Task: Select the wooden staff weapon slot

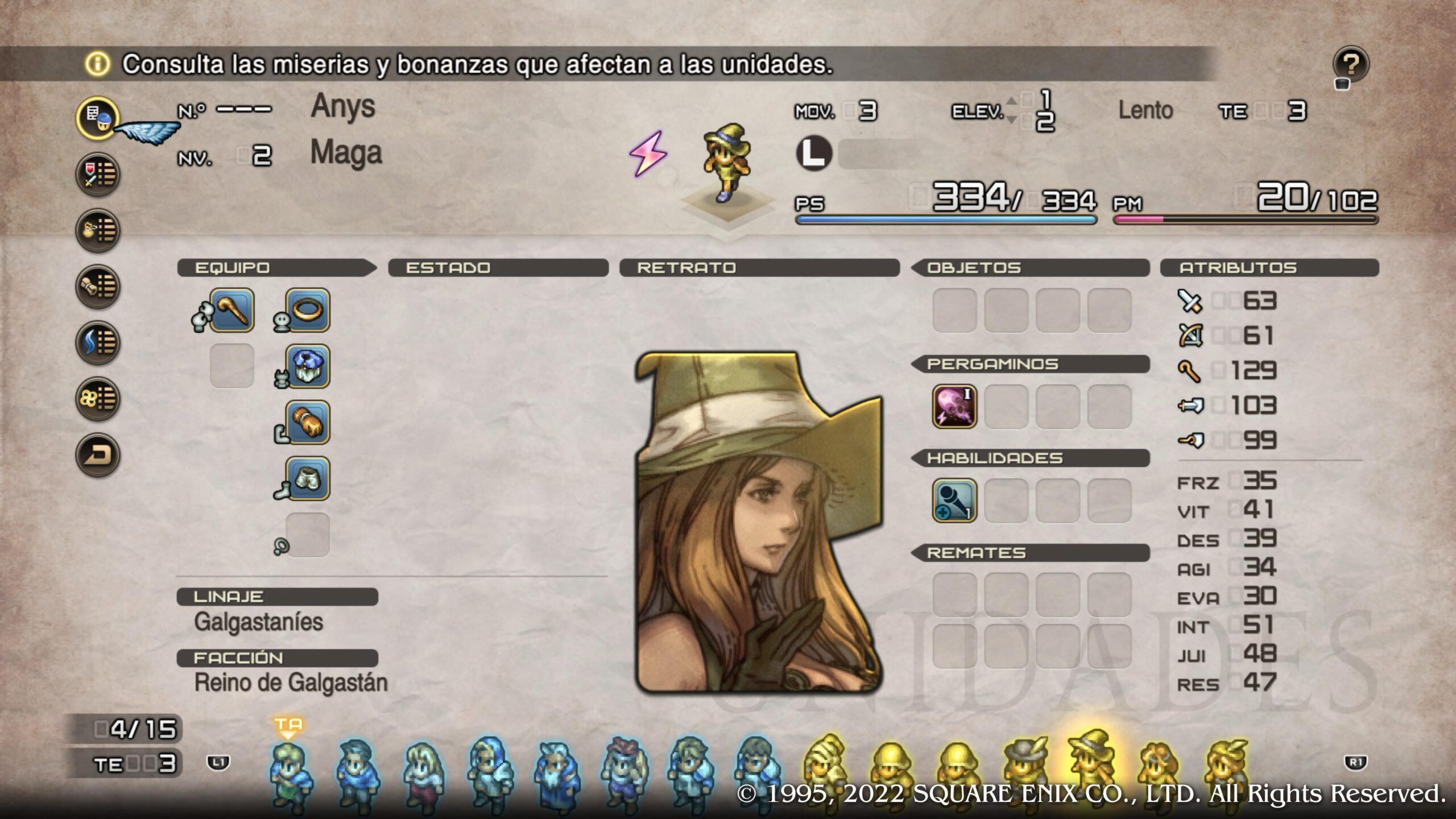Action: point(231,311)
